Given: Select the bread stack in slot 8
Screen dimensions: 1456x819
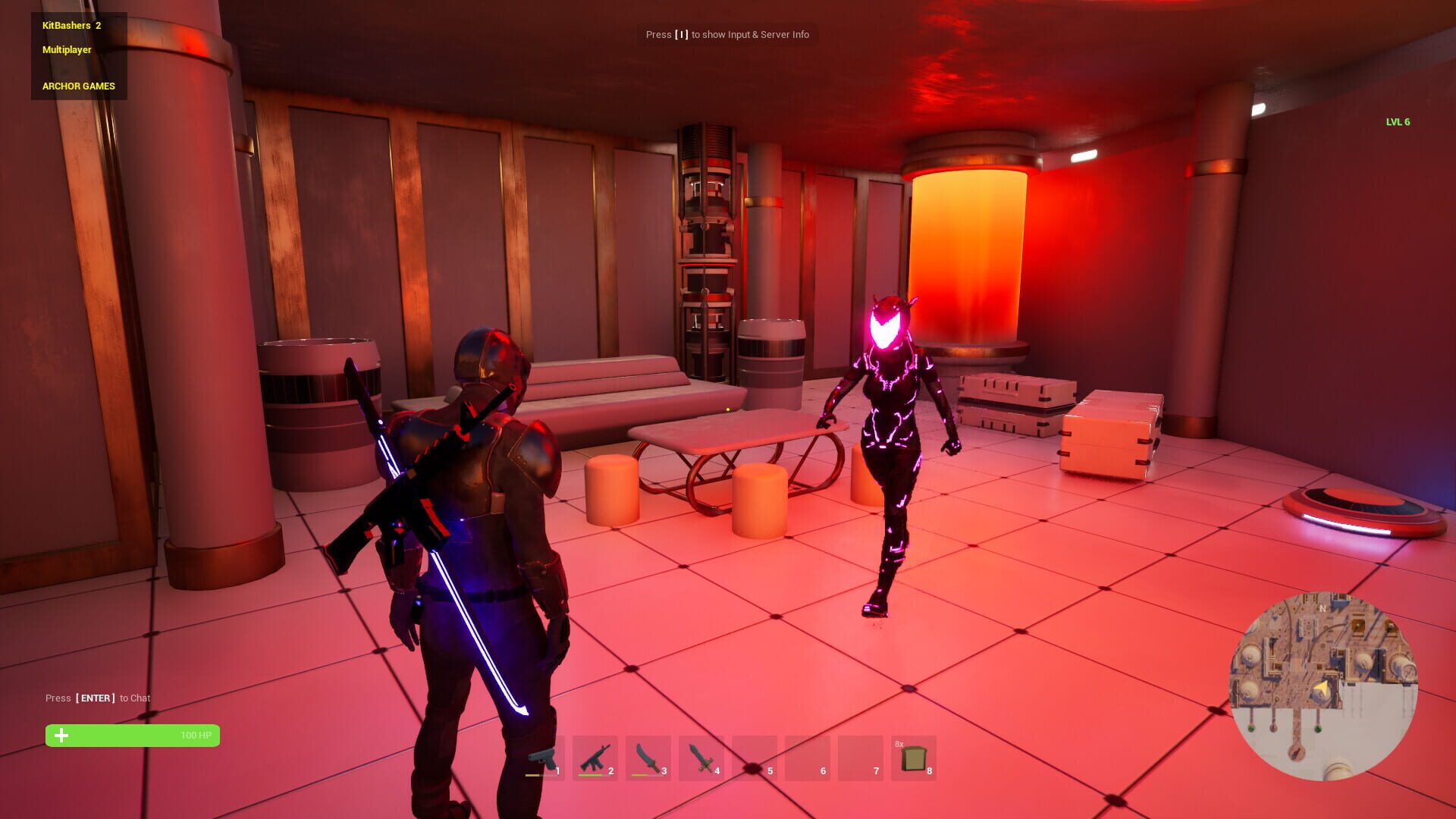Looking at the screenshot, I should click(913, 757).
